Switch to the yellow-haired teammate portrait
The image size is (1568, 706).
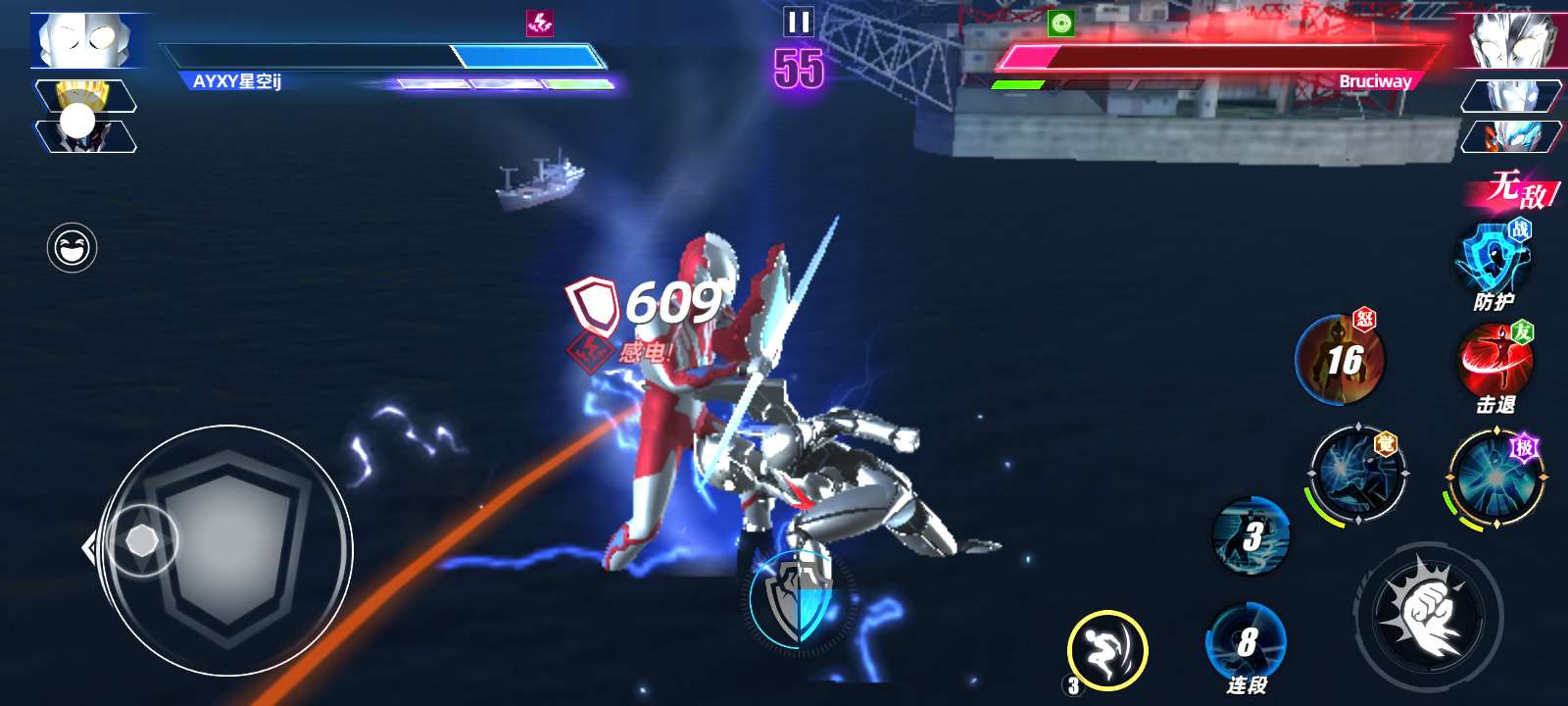click(x=85, y=96)
